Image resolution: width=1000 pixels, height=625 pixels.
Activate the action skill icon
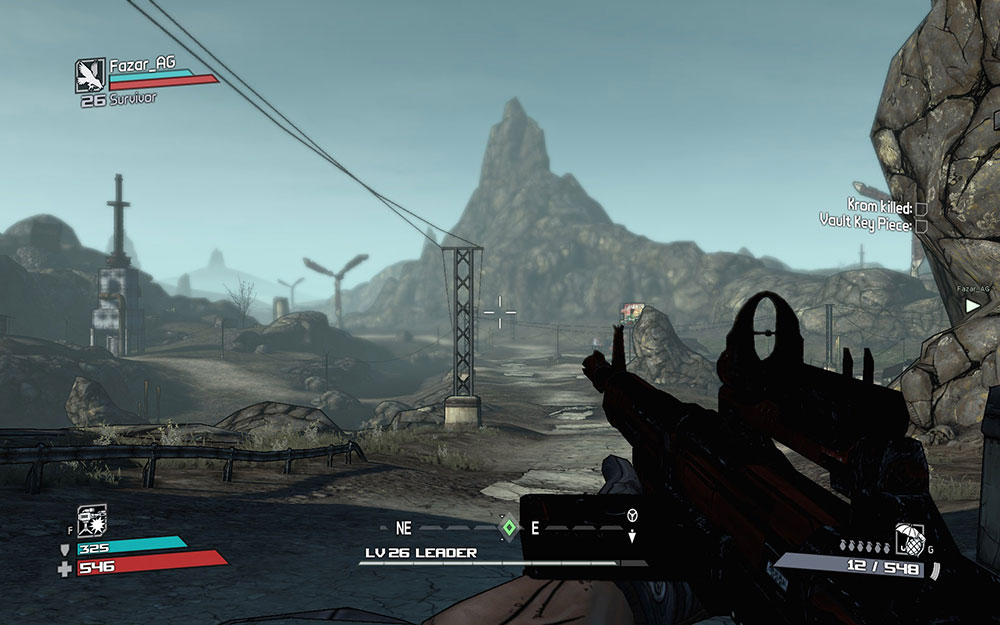click(x=92, y=520)
